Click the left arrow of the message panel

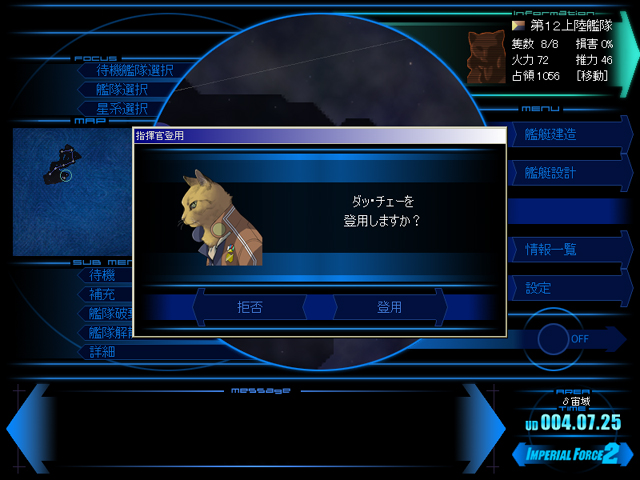pos(26,428)
